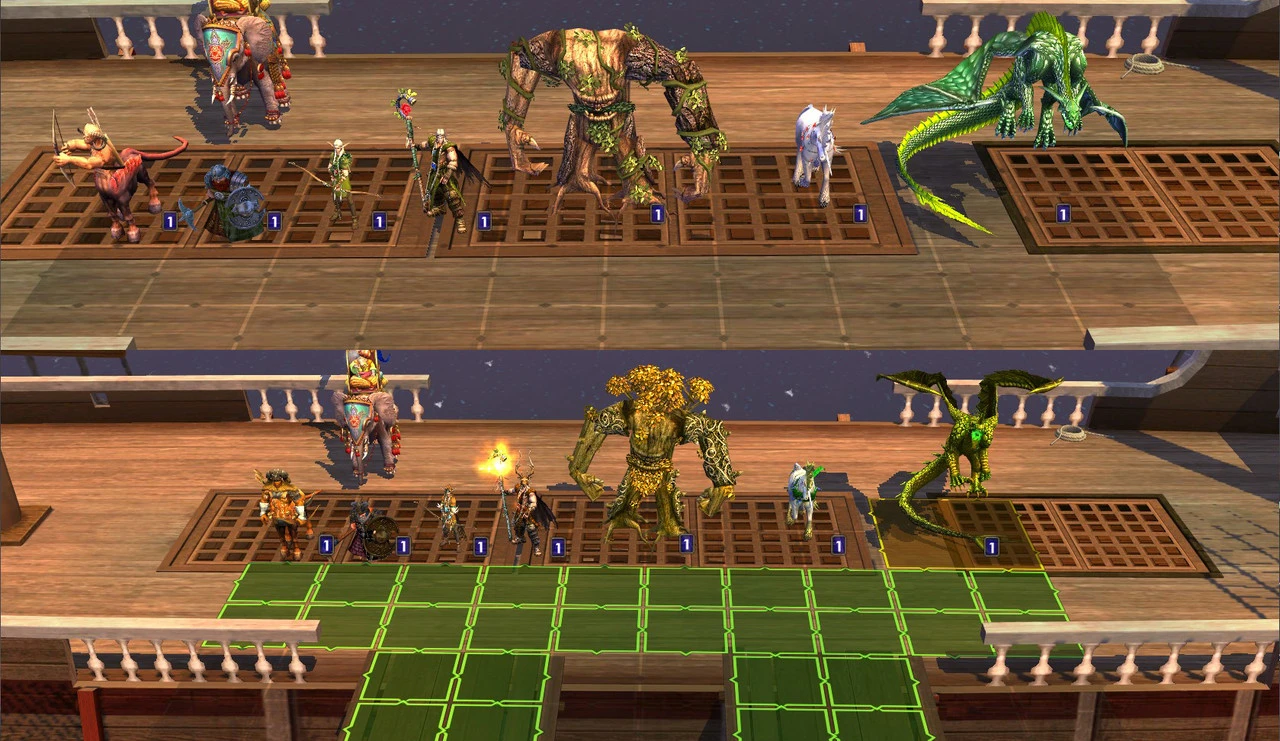This screenshot has width=1280, height=741.
Task: Select the enemy druid holding a staff
Action: pos(440,170)
